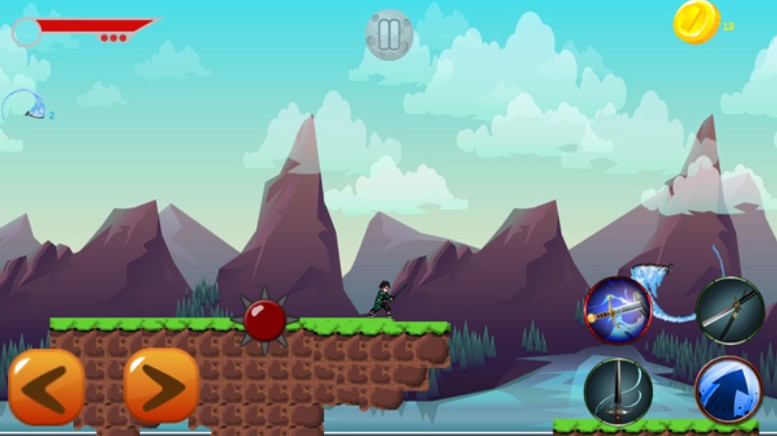Activate the lightning sword skill

pos(618,310)
